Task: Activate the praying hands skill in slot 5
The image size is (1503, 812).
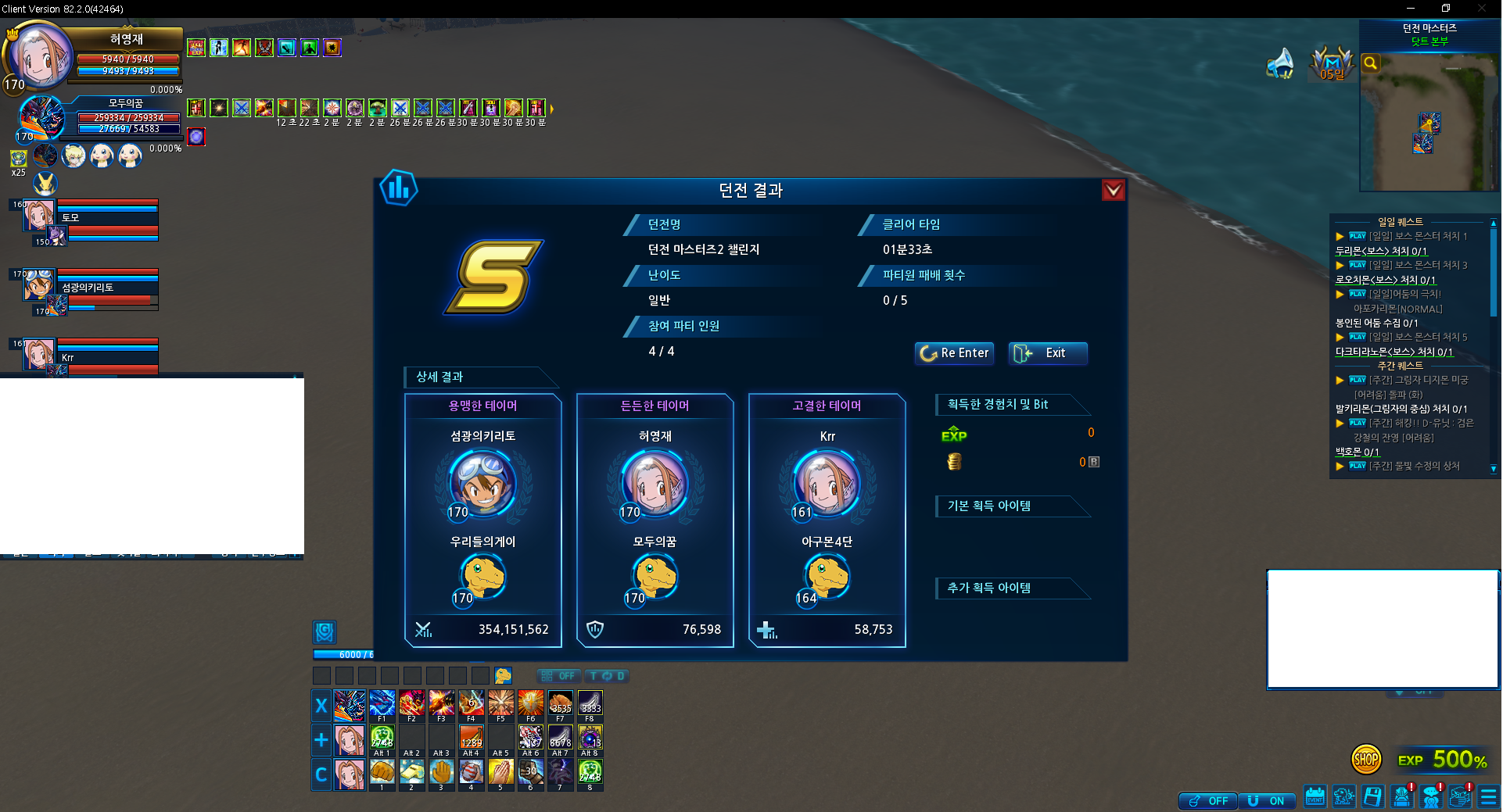Action: pyautogui.click(x=500, y=772)
